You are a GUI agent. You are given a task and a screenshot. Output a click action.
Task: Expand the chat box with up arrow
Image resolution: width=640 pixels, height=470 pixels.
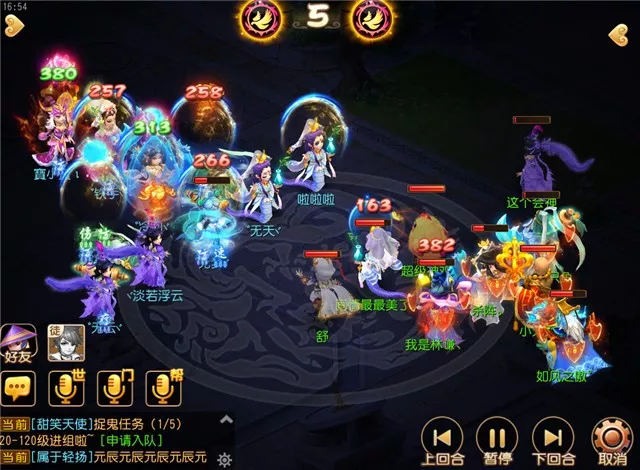(x=224, y=421)
